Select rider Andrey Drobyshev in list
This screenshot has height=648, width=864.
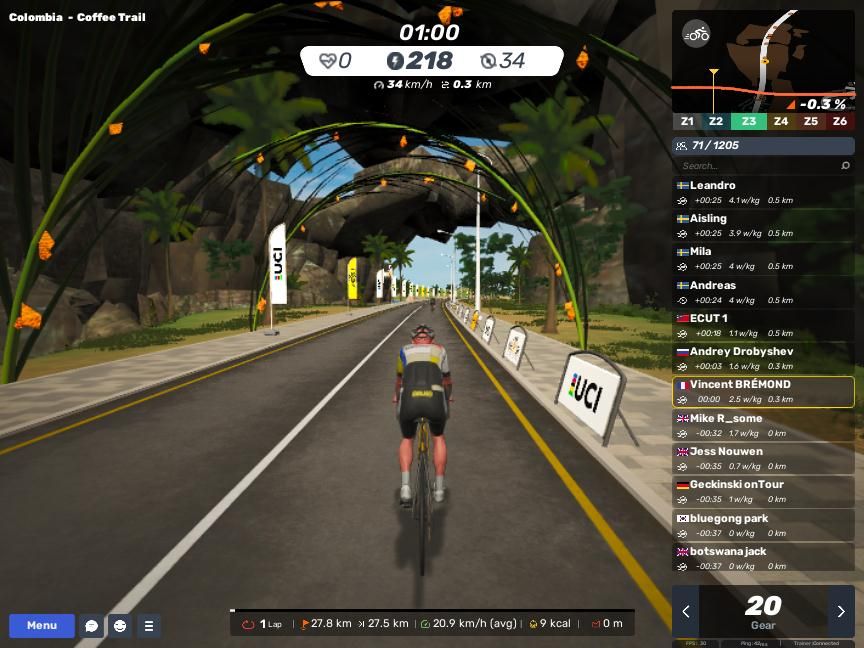click(x=763, y=358)
